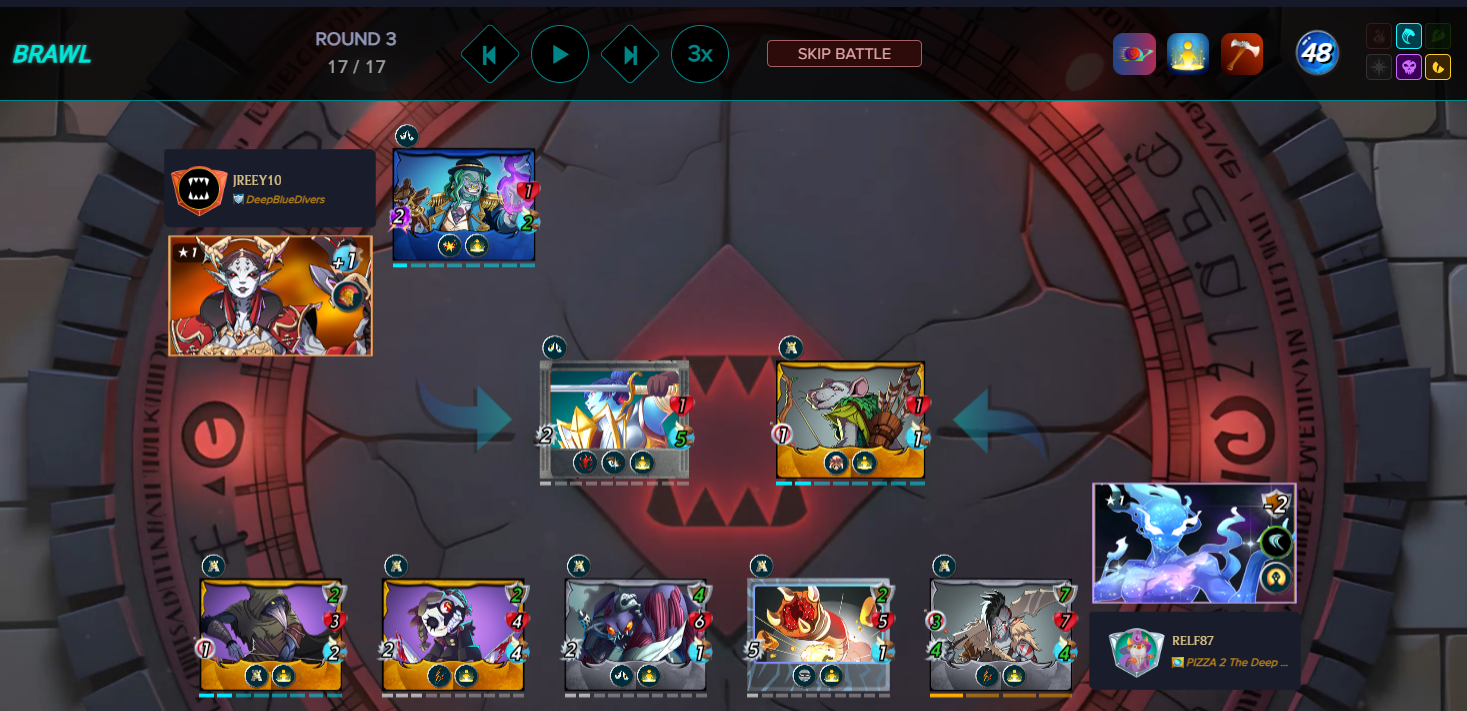
Task: Select the rat archer card
Action: [x=850, y=419]
